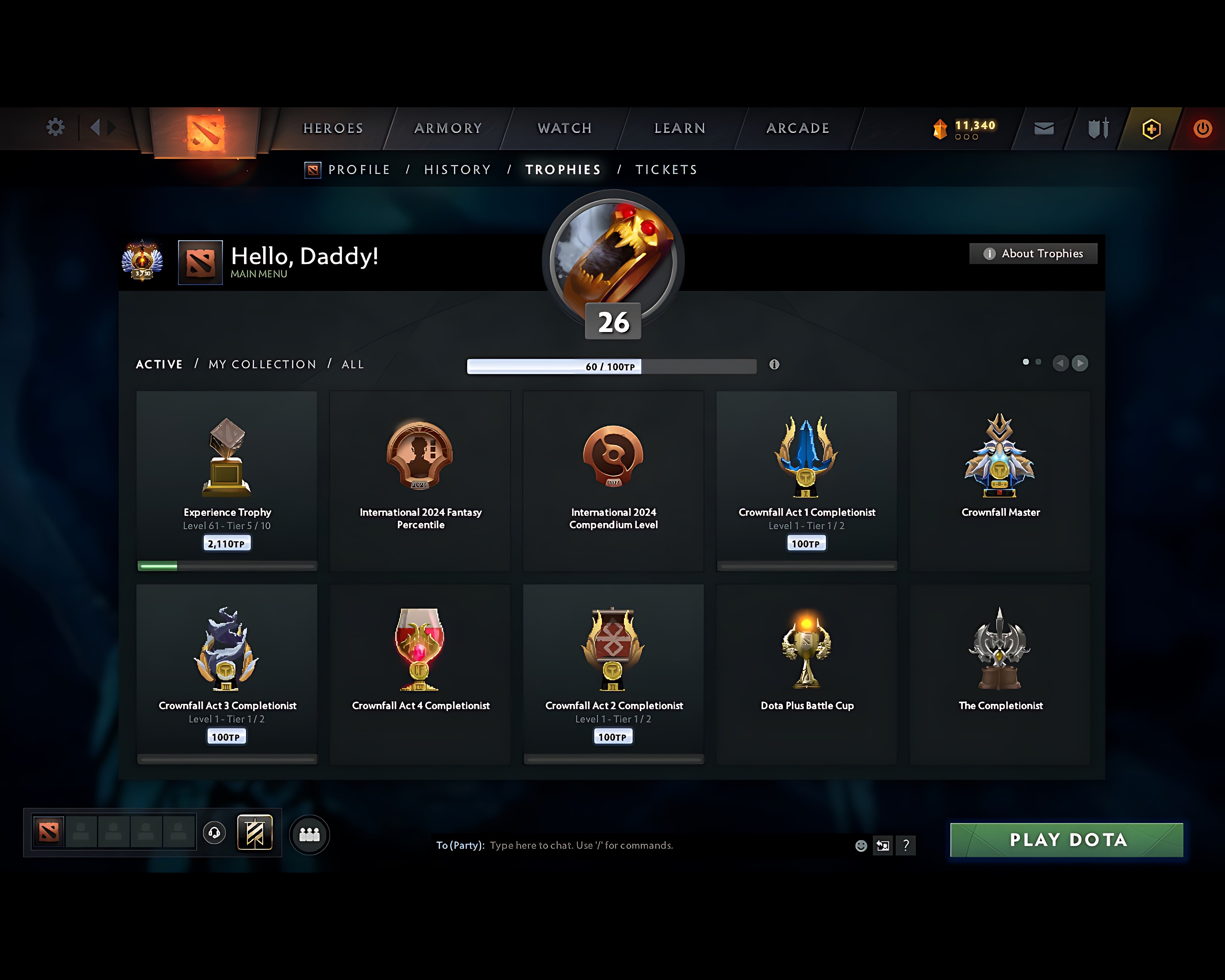Switch to MY COLLECTION view

262,364
